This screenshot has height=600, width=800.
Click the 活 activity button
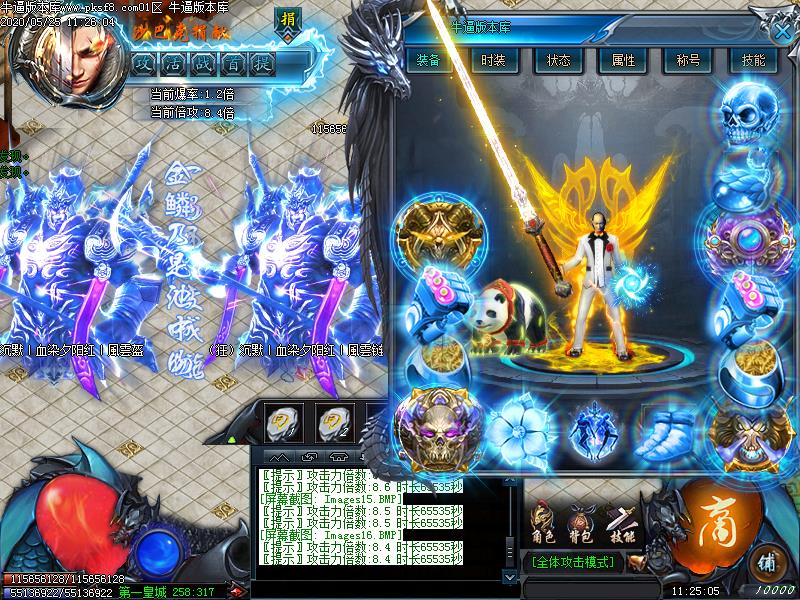pyautogui.click(x=176, y=65)
